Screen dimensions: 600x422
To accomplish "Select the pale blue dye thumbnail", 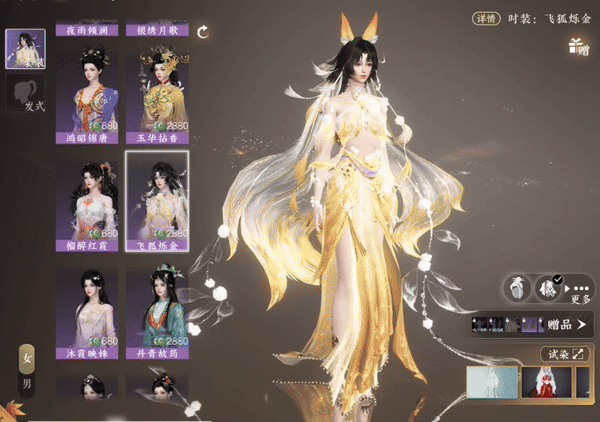I will tap(492, 384).
